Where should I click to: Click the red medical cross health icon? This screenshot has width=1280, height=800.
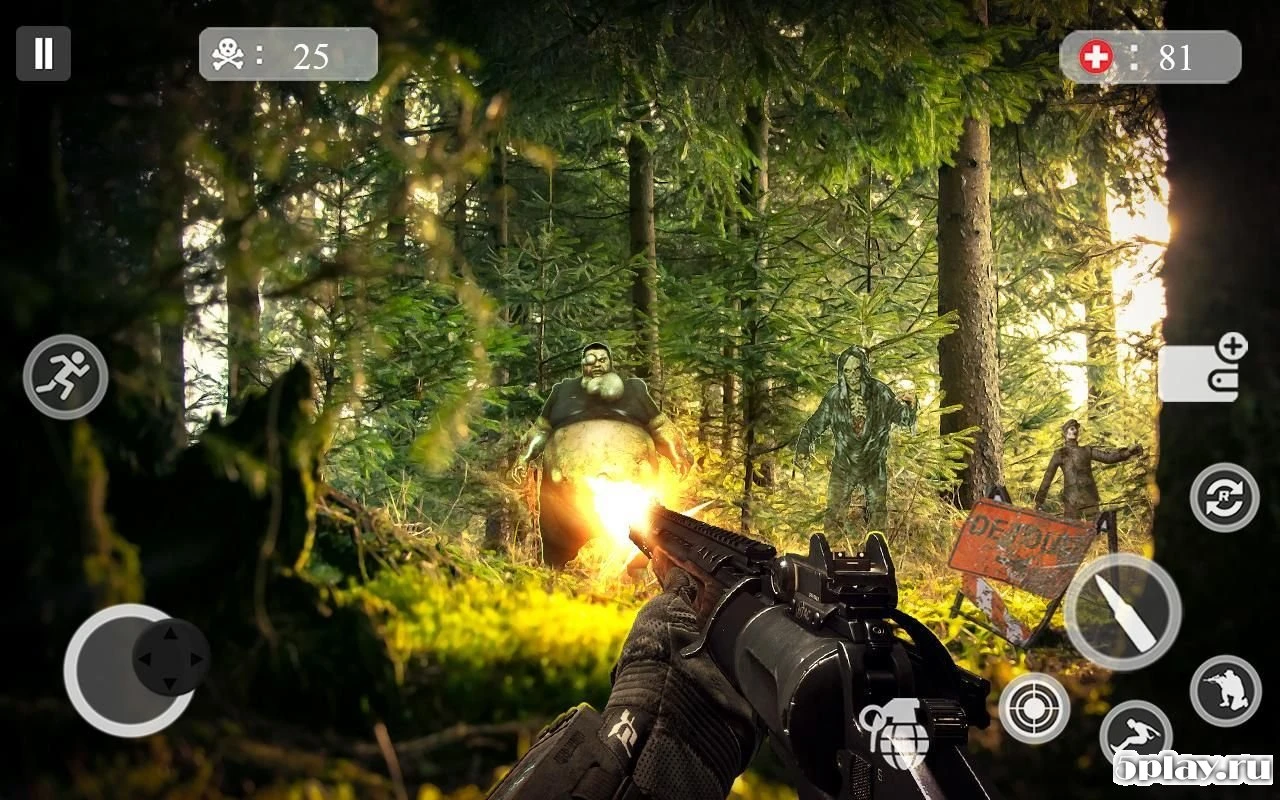[1096, 56]
